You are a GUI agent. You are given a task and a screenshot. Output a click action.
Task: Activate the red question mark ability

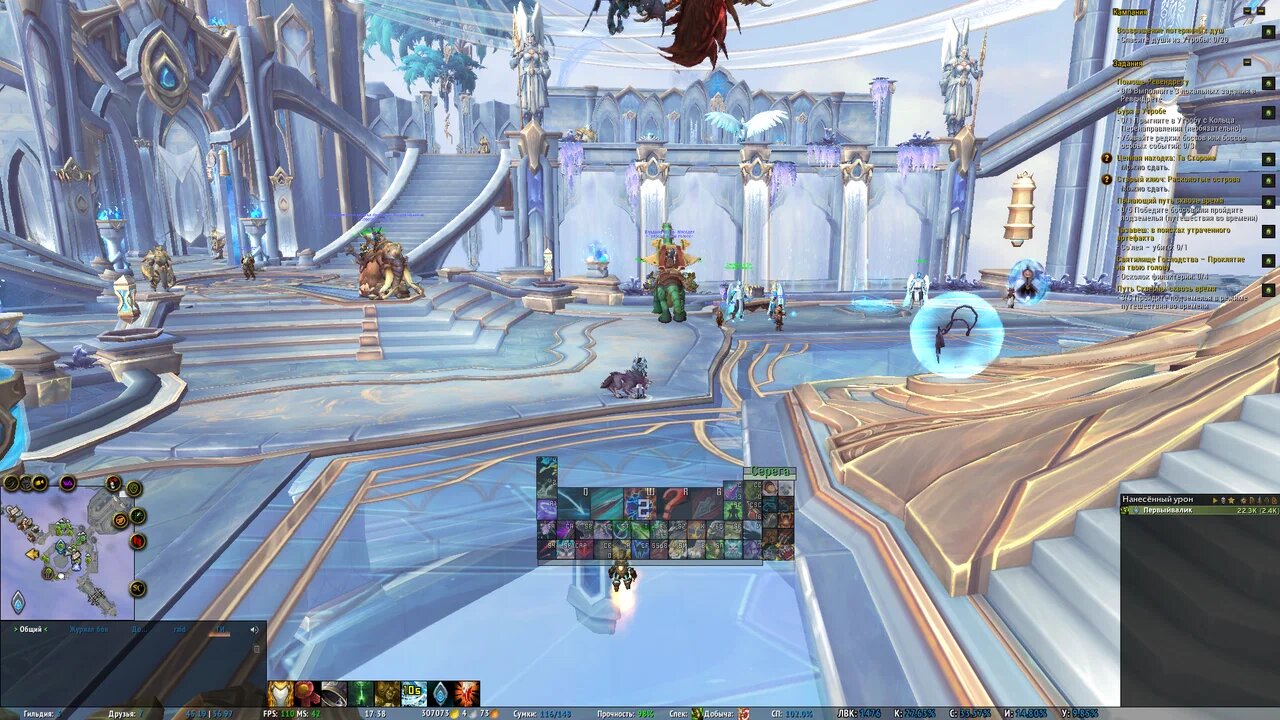[674, 501]
